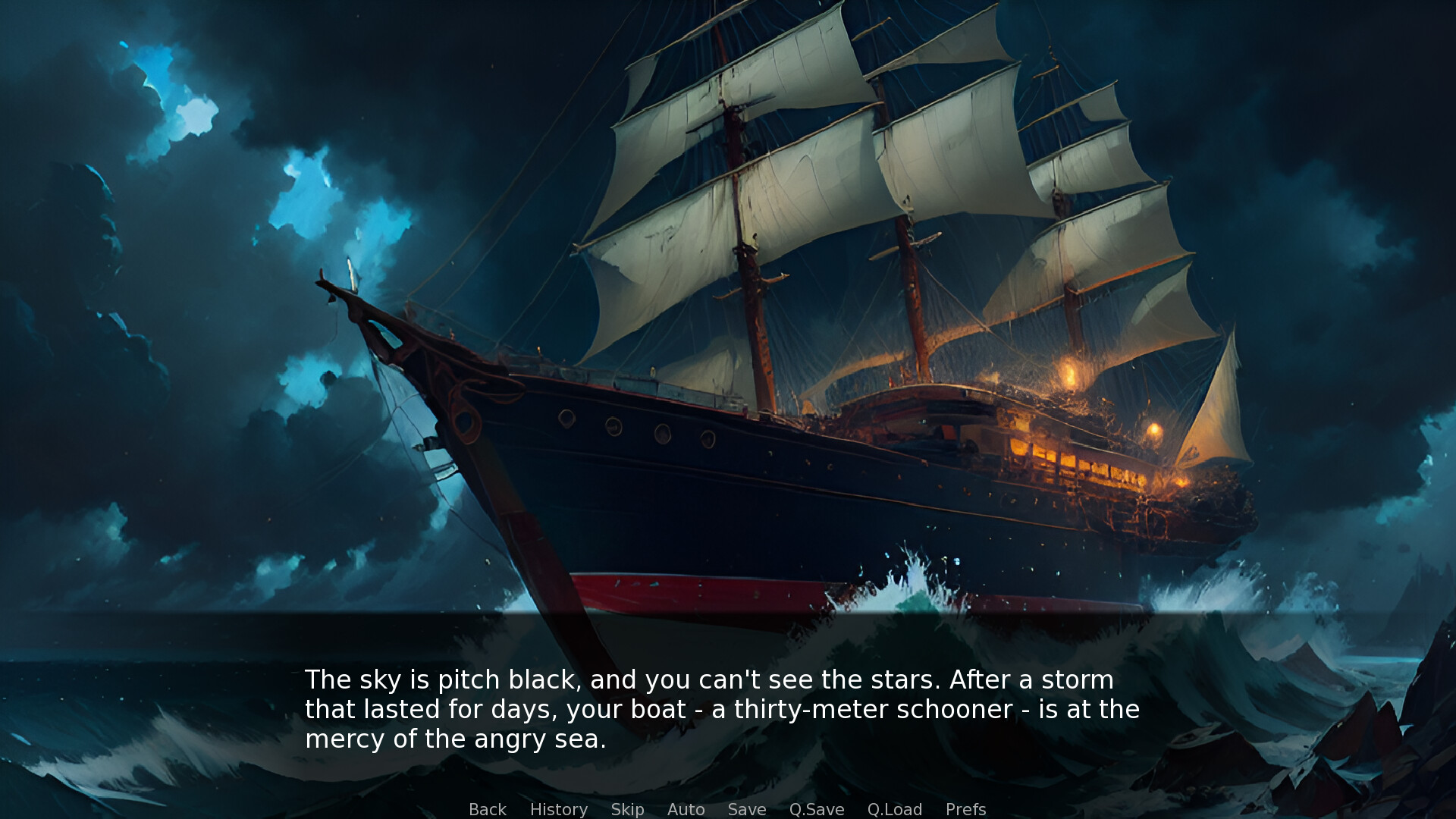Activate Skip from the quick menu

(x=627, y=809)
